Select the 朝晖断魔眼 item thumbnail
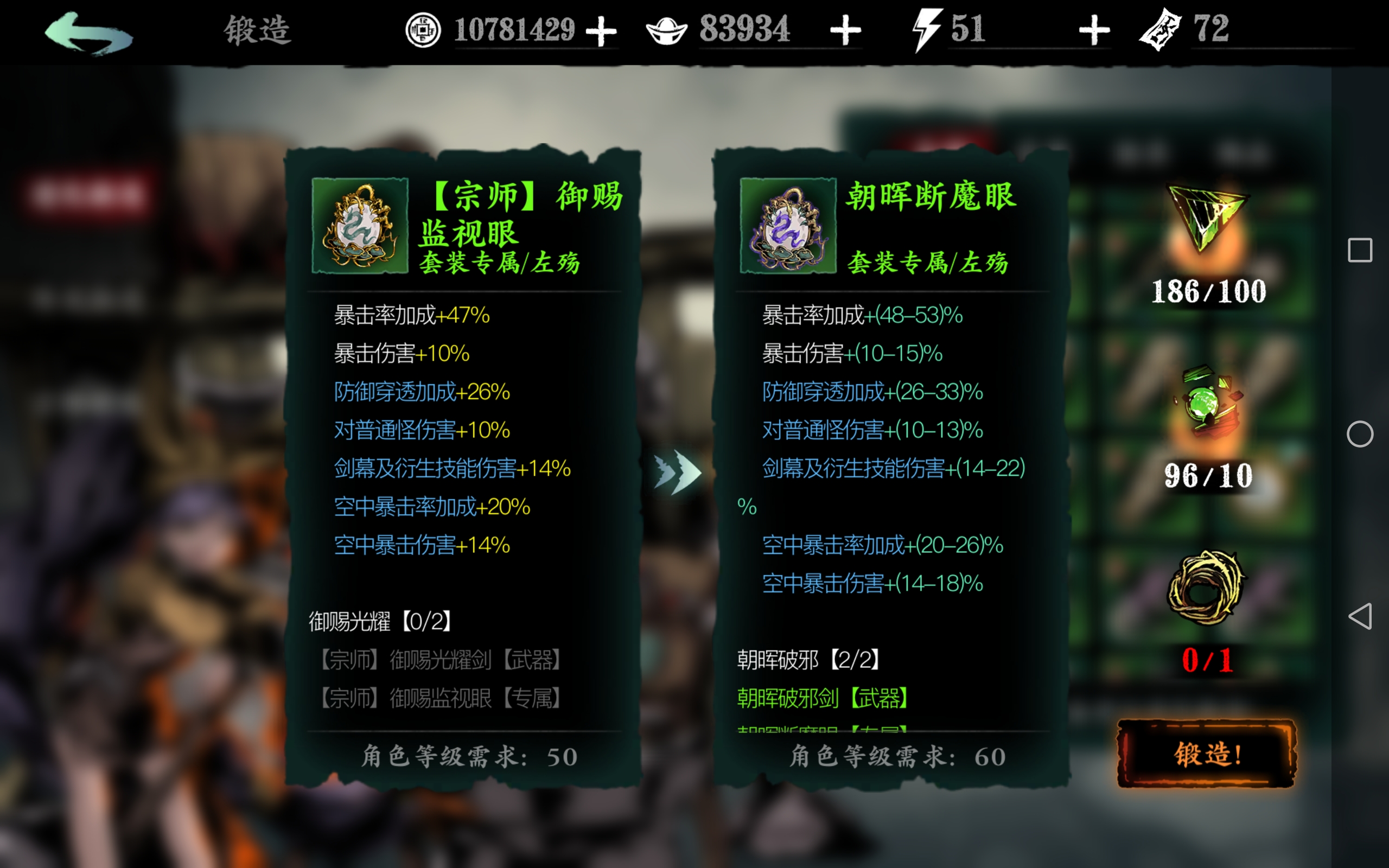 [x=787, y=225]
